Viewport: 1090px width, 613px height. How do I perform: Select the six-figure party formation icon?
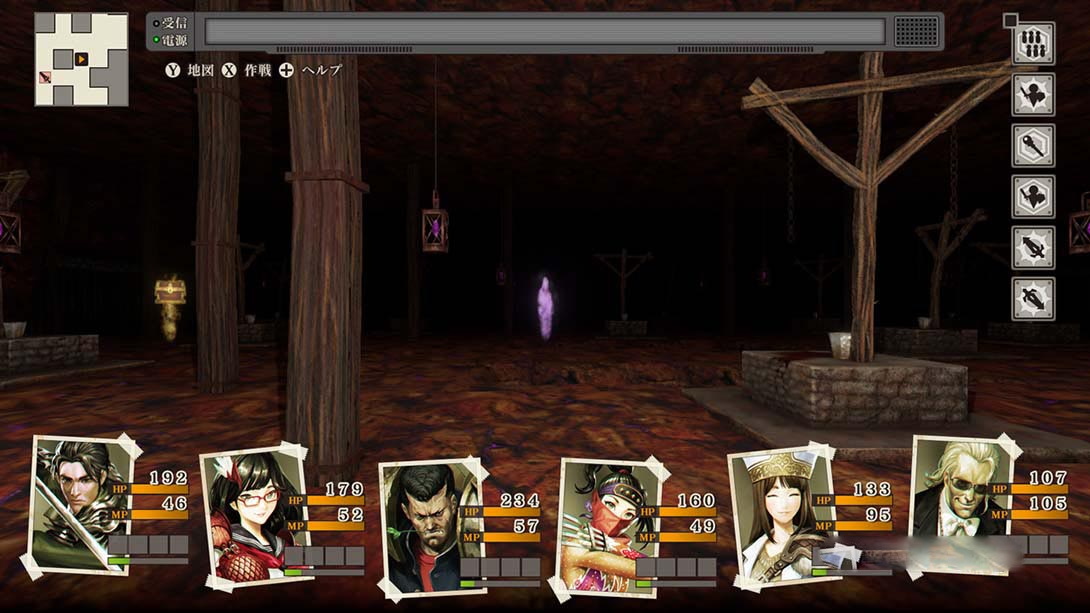coord(1033,43)
